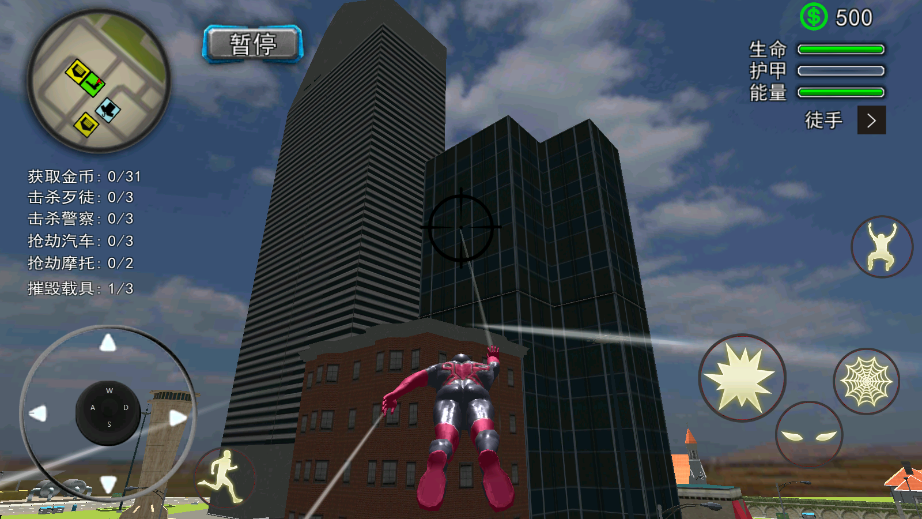Open the circular minimap
This screenshot has width=922, height=519.
tap(98, 85)
